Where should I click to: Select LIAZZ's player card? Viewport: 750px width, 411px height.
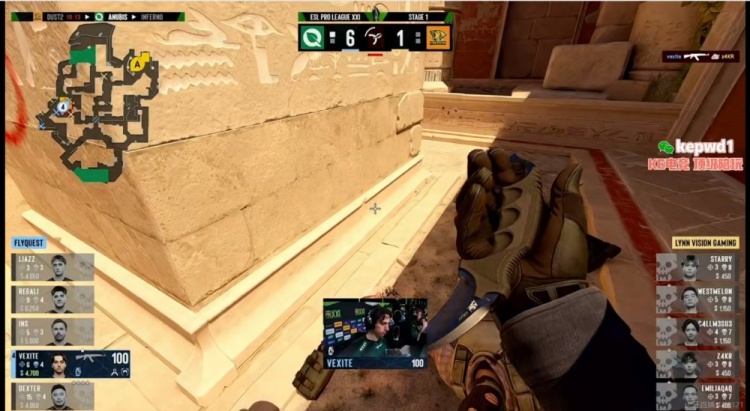point(54,267)
